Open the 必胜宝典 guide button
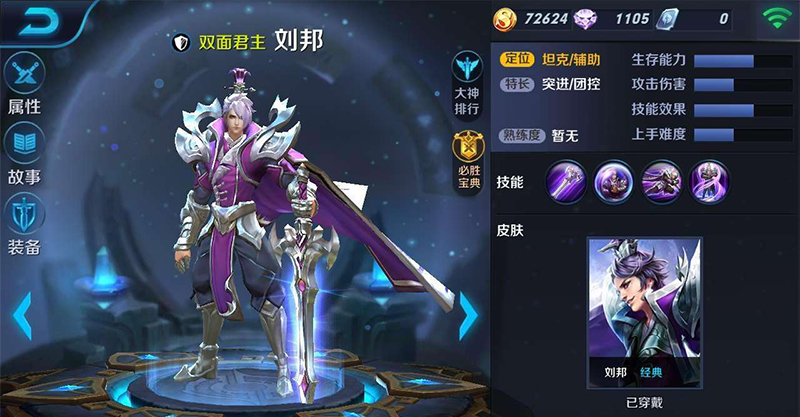This screenshot has height=417, width=800. (x=466, y=162)
